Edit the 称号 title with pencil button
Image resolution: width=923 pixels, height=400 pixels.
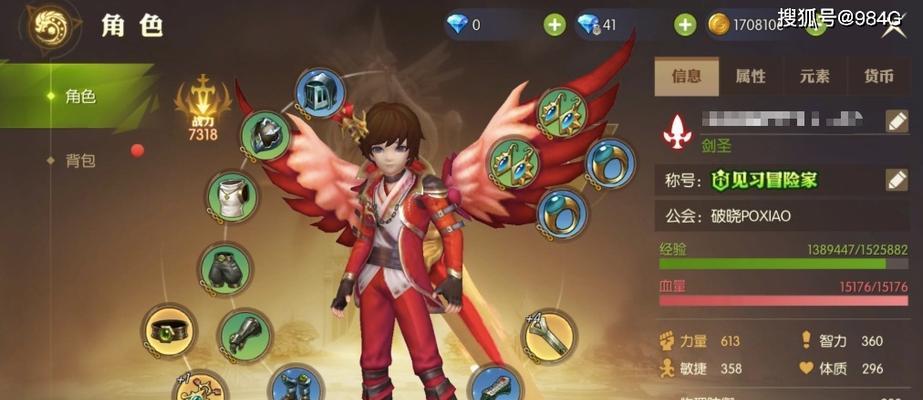pyautogui.click(x=897, y=180)
